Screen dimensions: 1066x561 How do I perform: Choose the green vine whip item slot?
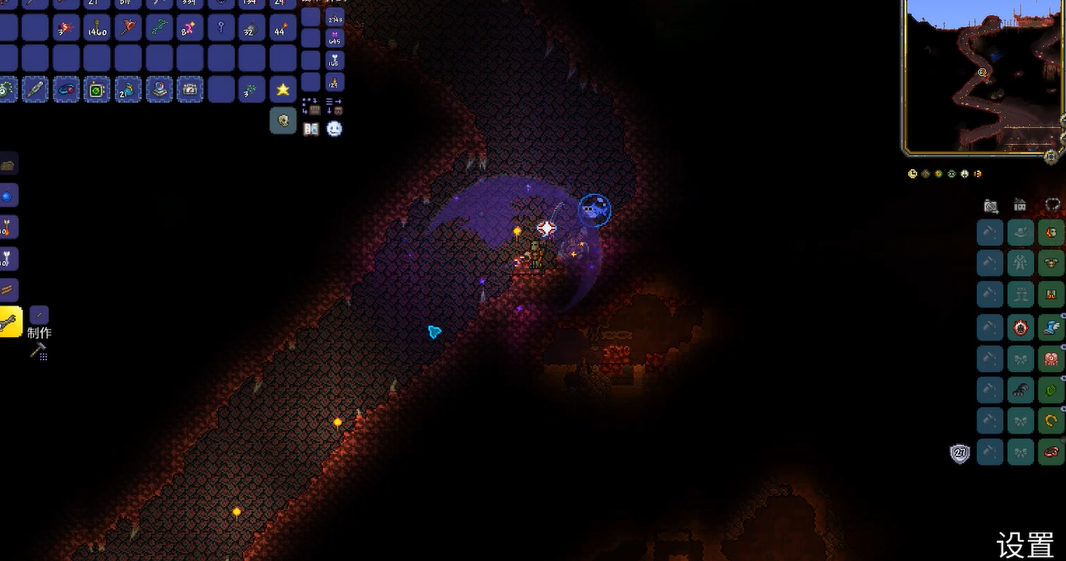(159, 27)
